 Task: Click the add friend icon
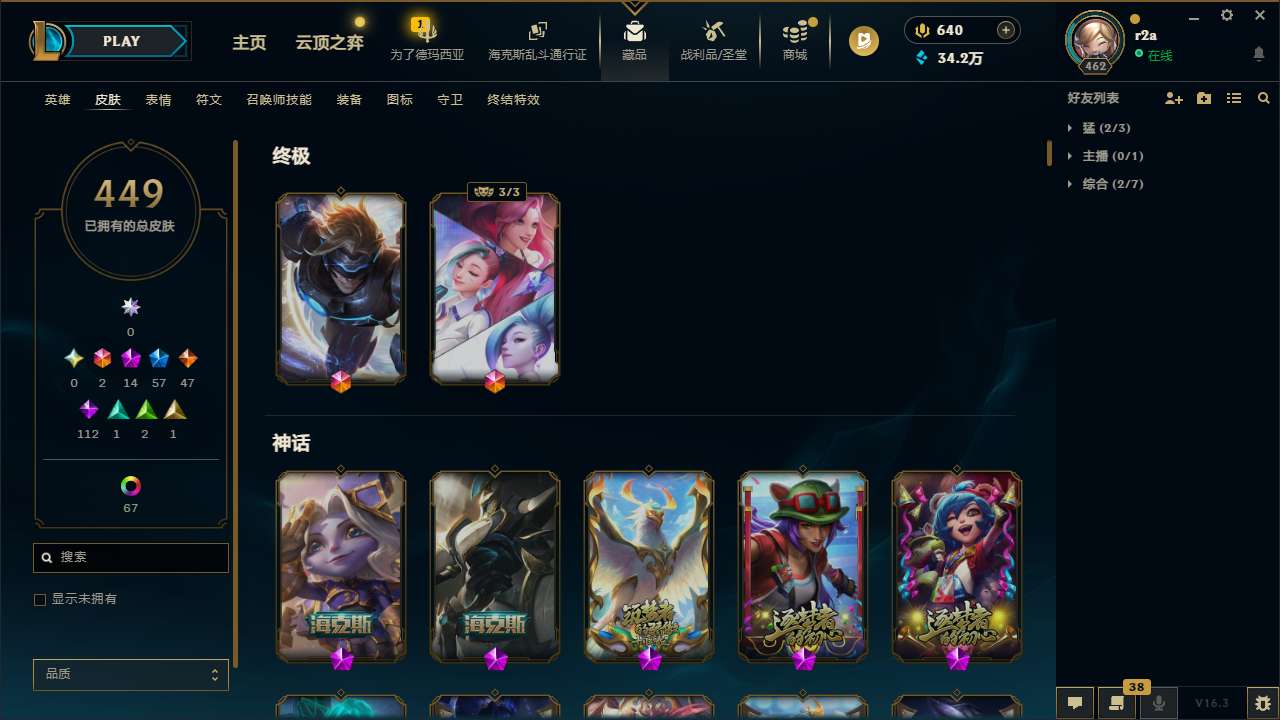pos(1173,97)
